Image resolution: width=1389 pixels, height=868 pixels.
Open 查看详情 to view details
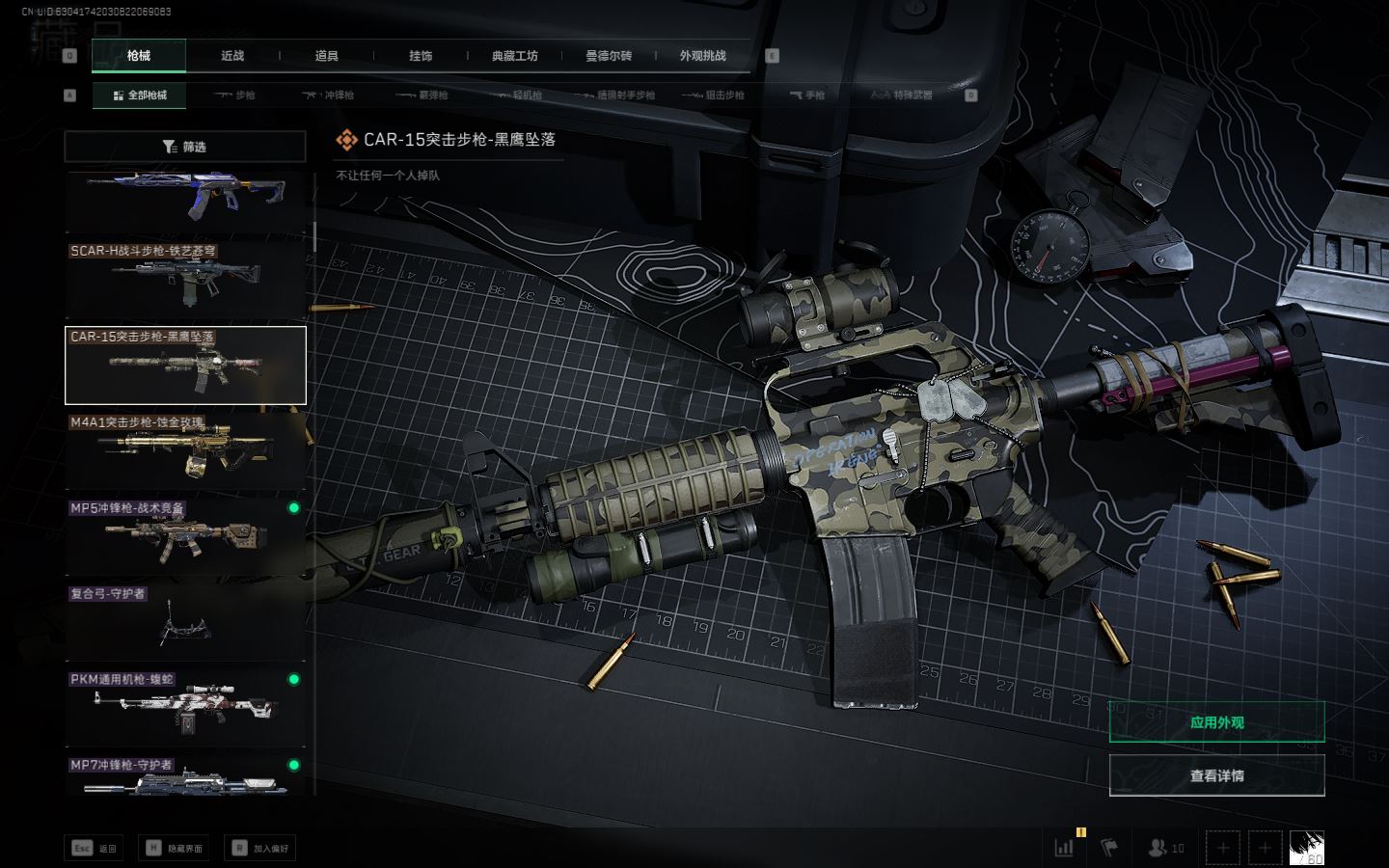[x=1216, y=775]
